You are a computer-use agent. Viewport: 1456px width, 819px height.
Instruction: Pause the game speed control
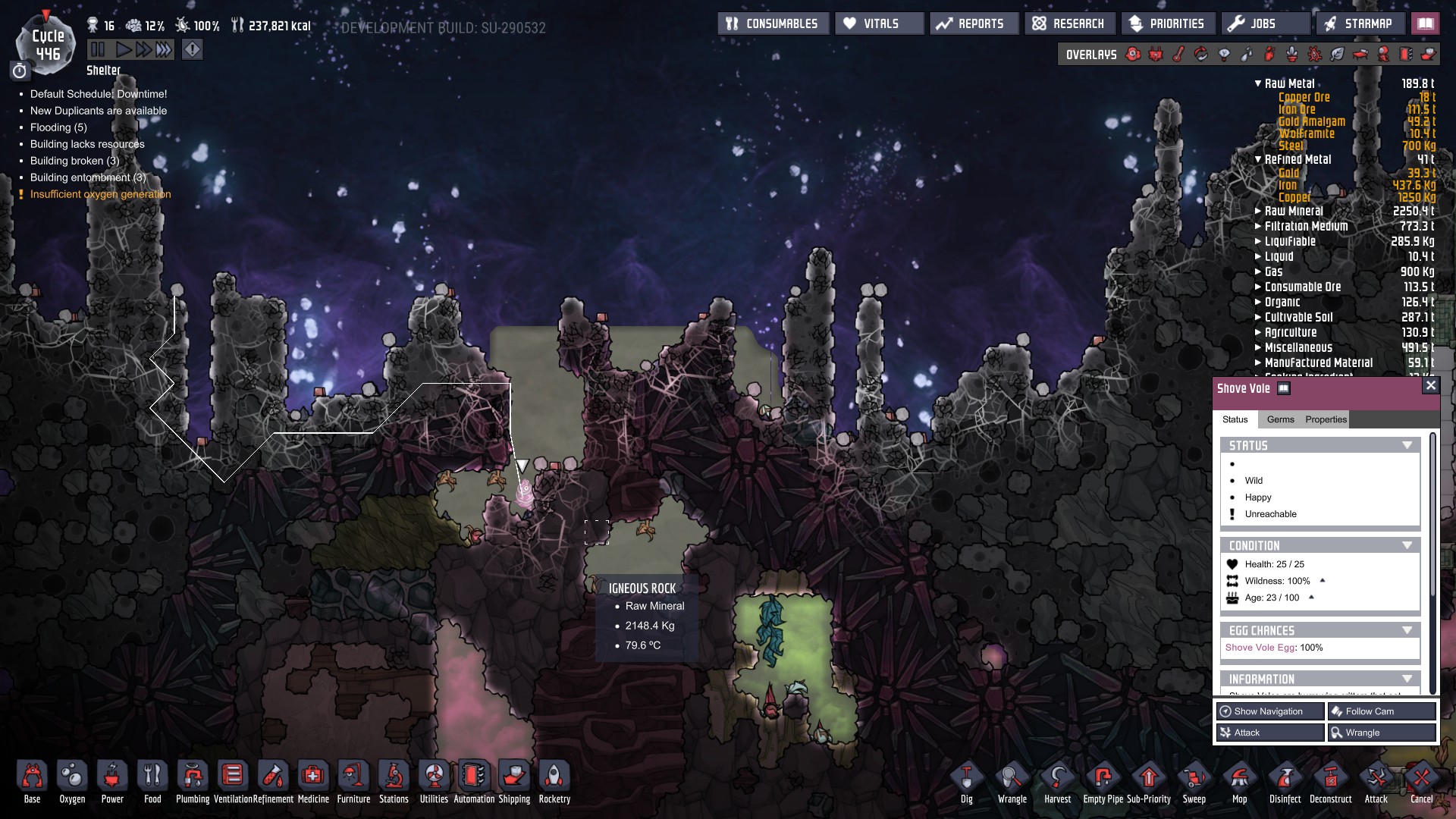[98, 50]
